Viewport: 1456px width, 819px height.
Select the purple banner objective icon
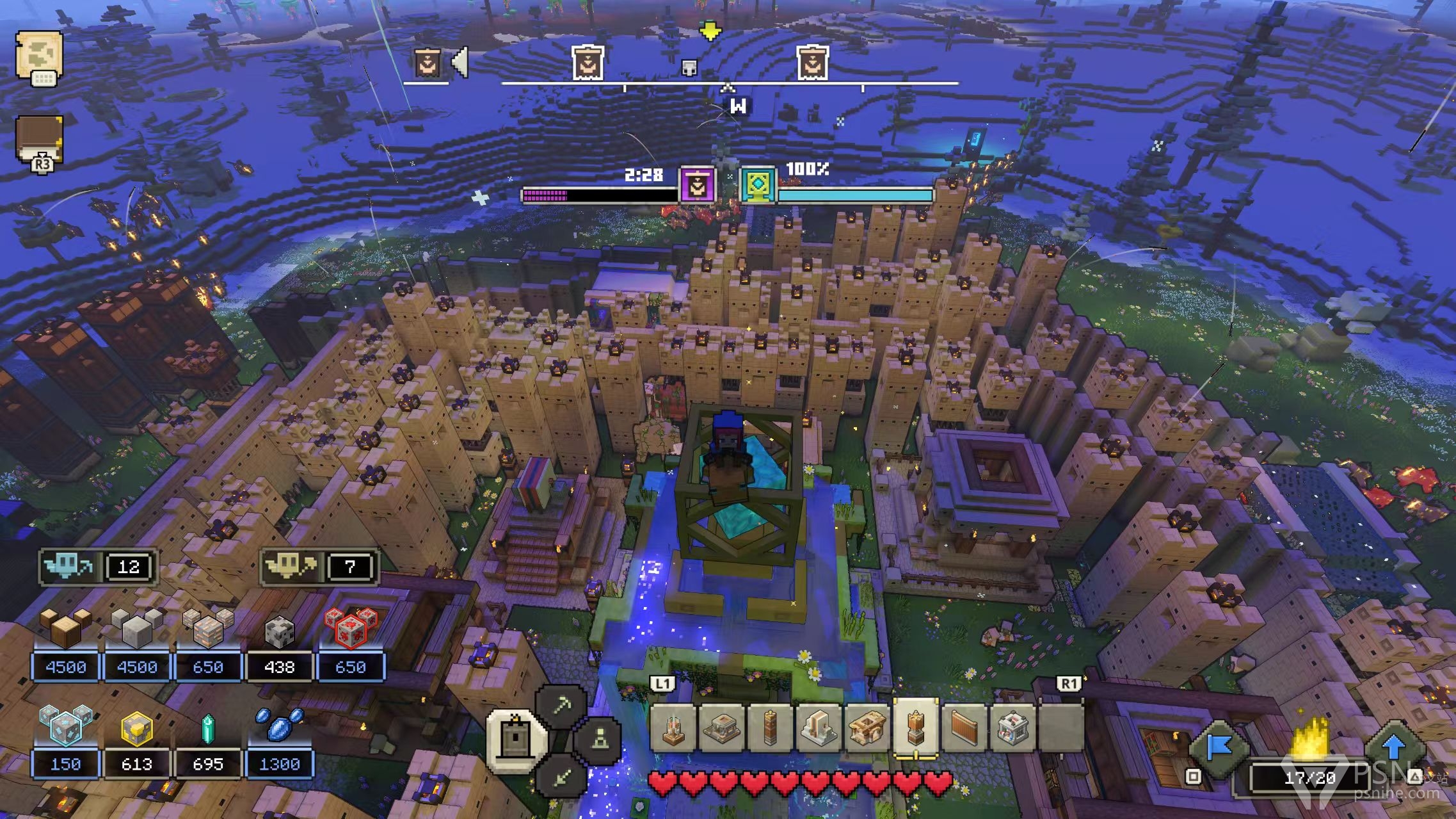click(x=697, y=185)
